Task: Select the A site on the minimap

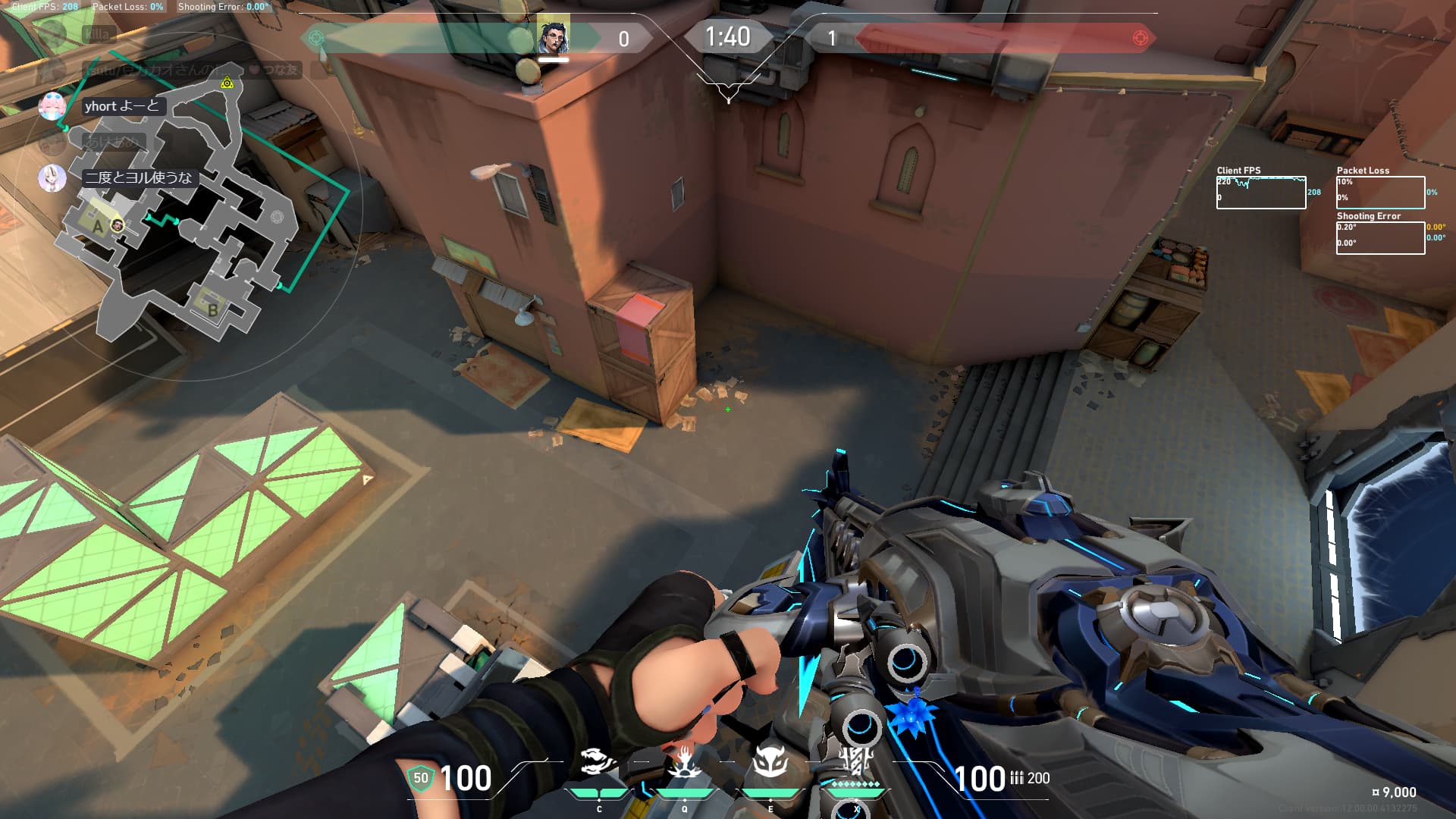Action: click(97, 226)
